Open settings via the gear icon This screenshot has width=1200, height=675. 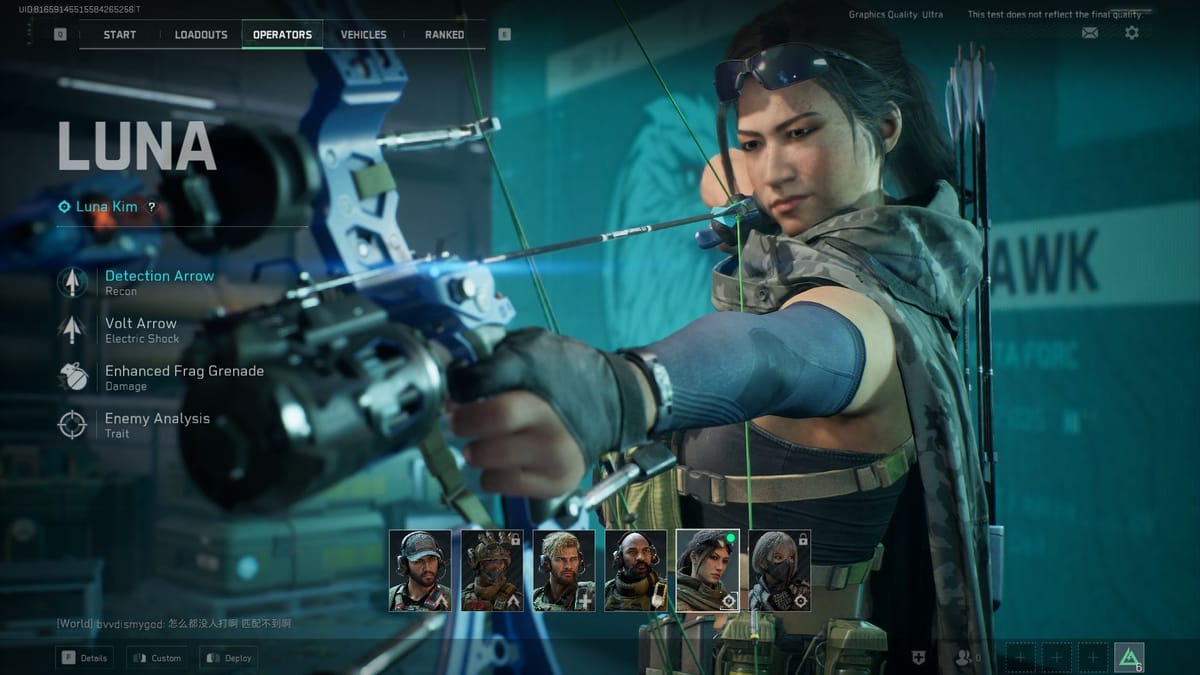point(1131,33)
